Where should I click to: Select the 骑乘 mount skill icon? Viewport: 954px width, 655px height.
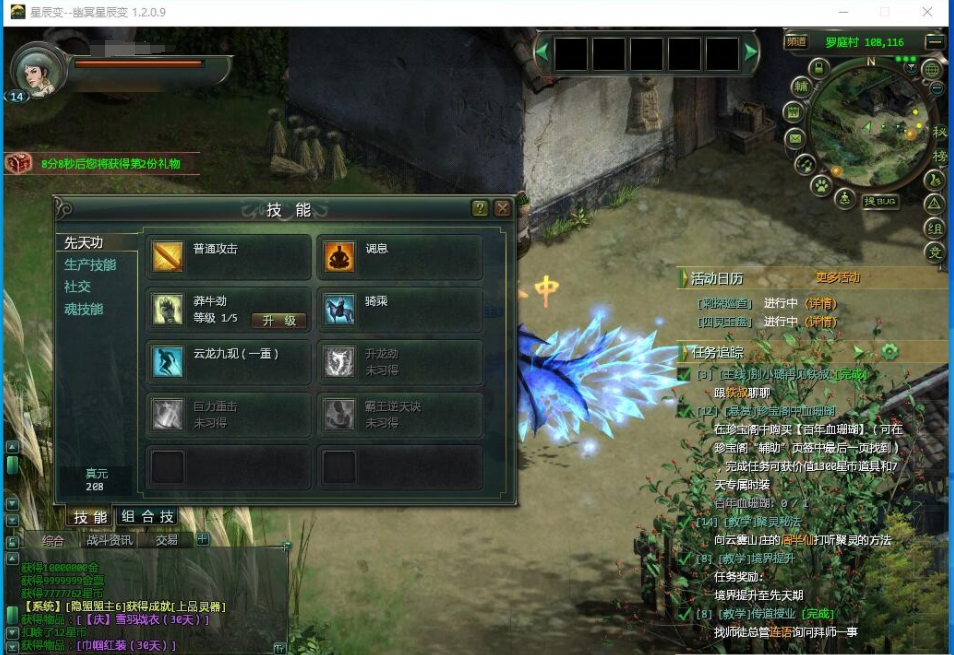pos(339,309)
